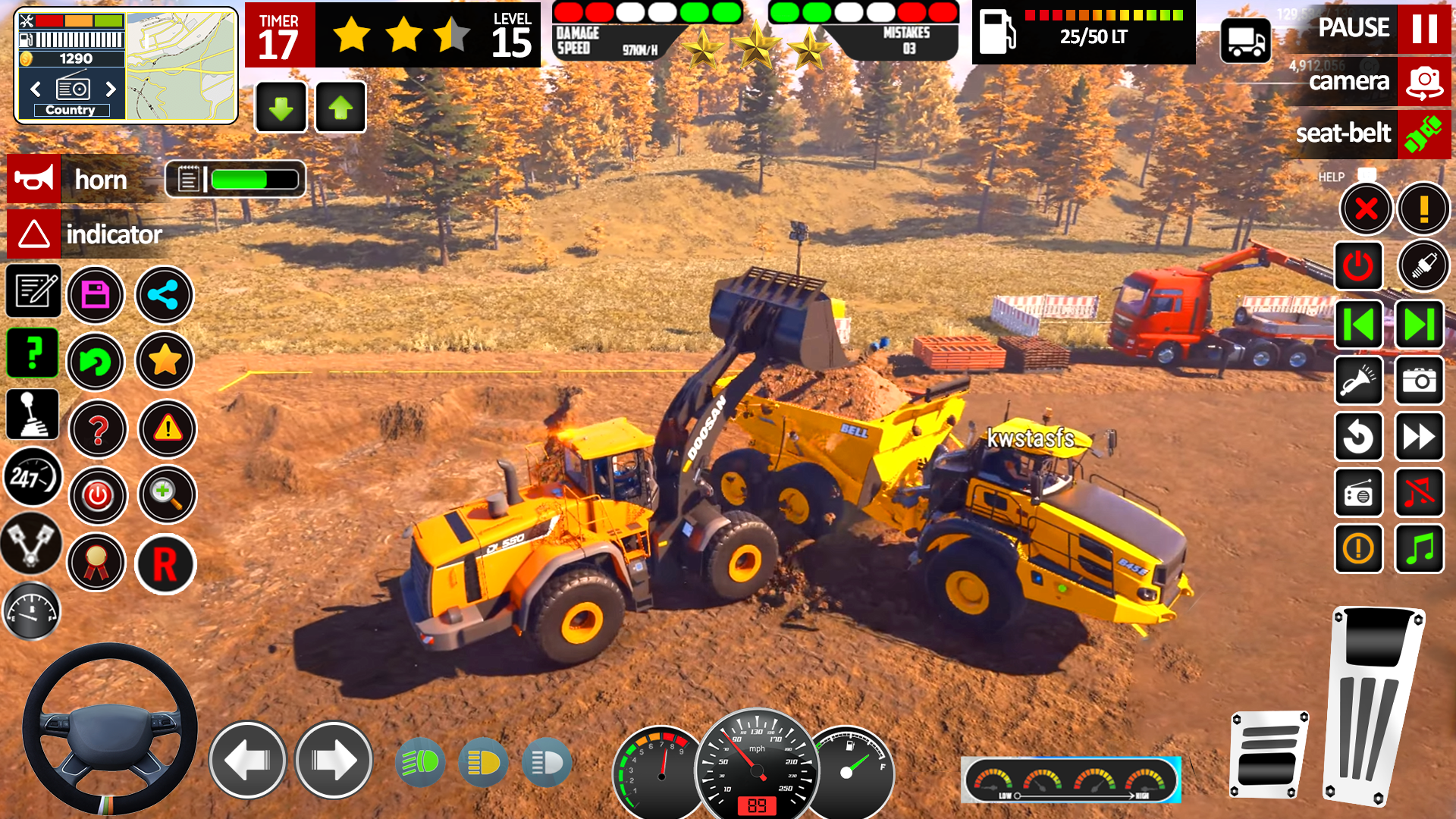
Task: Click the green up arrow button
Action: point(340,108)
